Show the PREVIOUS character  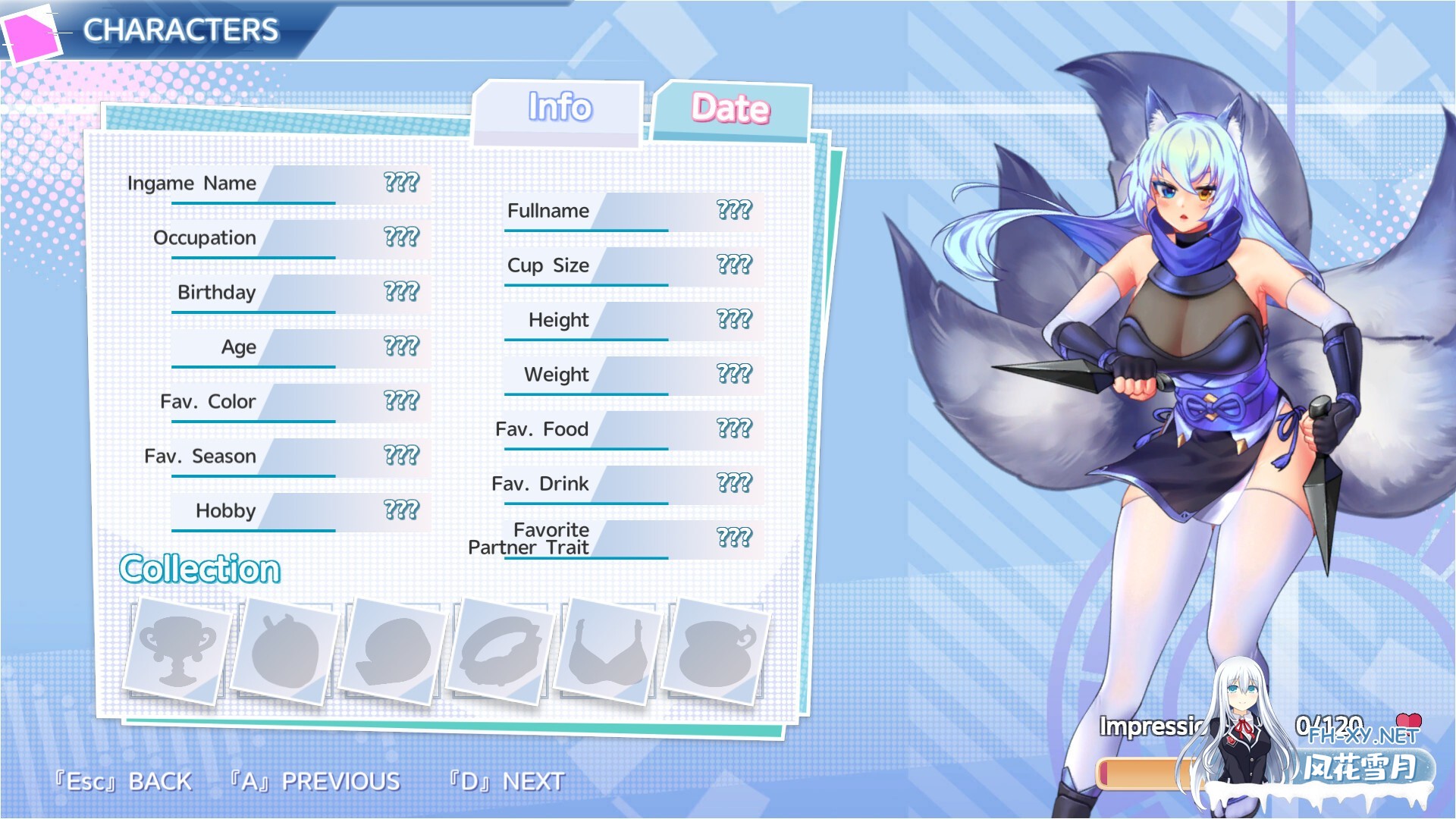[315, 781]
